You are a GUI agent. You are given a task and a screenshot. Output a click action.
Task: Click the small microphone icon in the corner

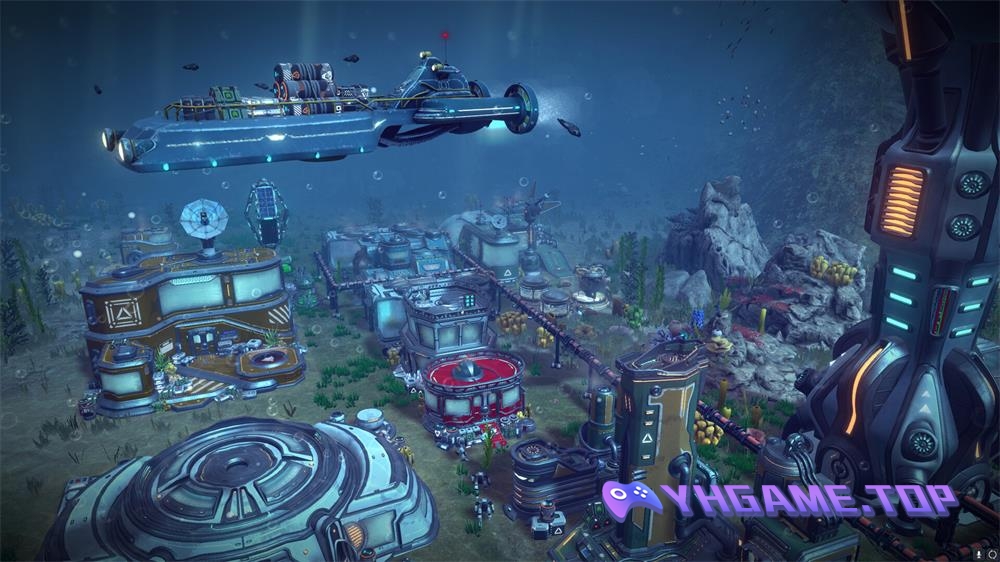pos(979,554)
